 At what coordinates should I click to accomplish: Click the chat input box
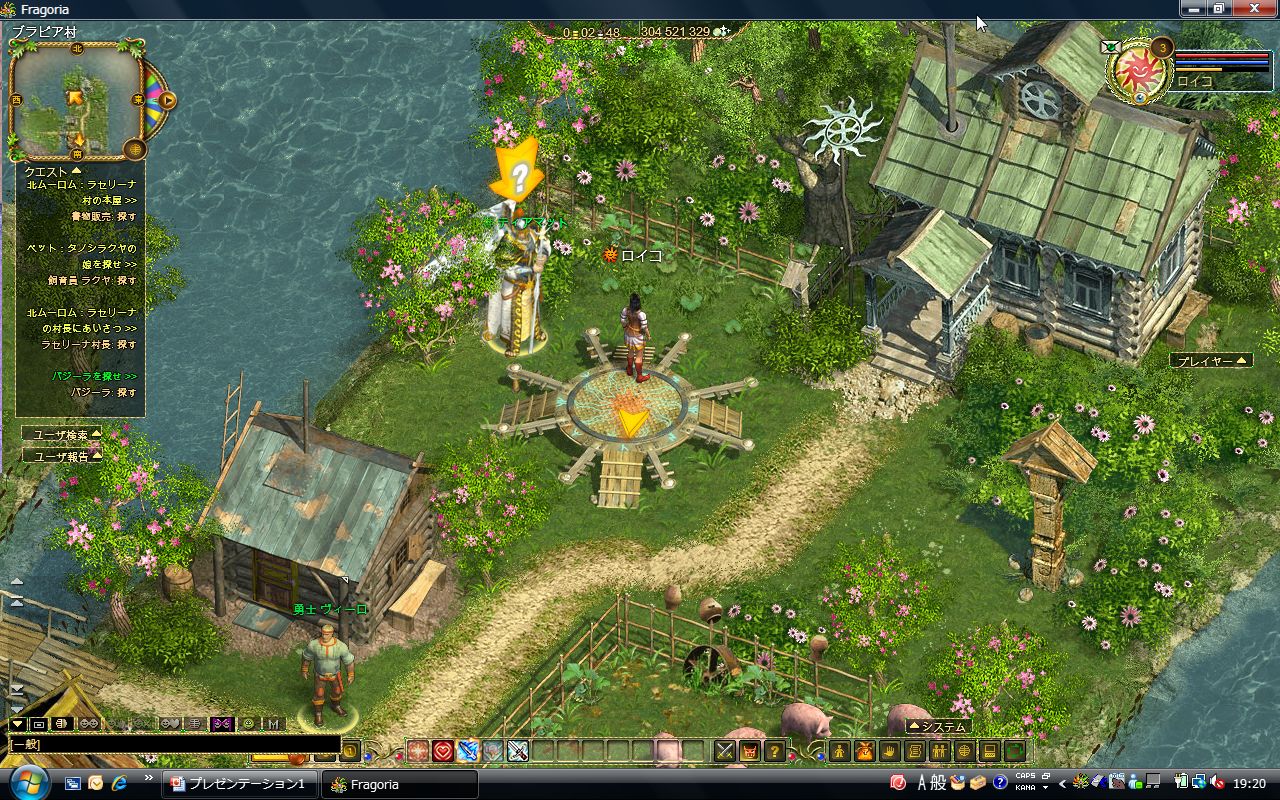[170, 745]
